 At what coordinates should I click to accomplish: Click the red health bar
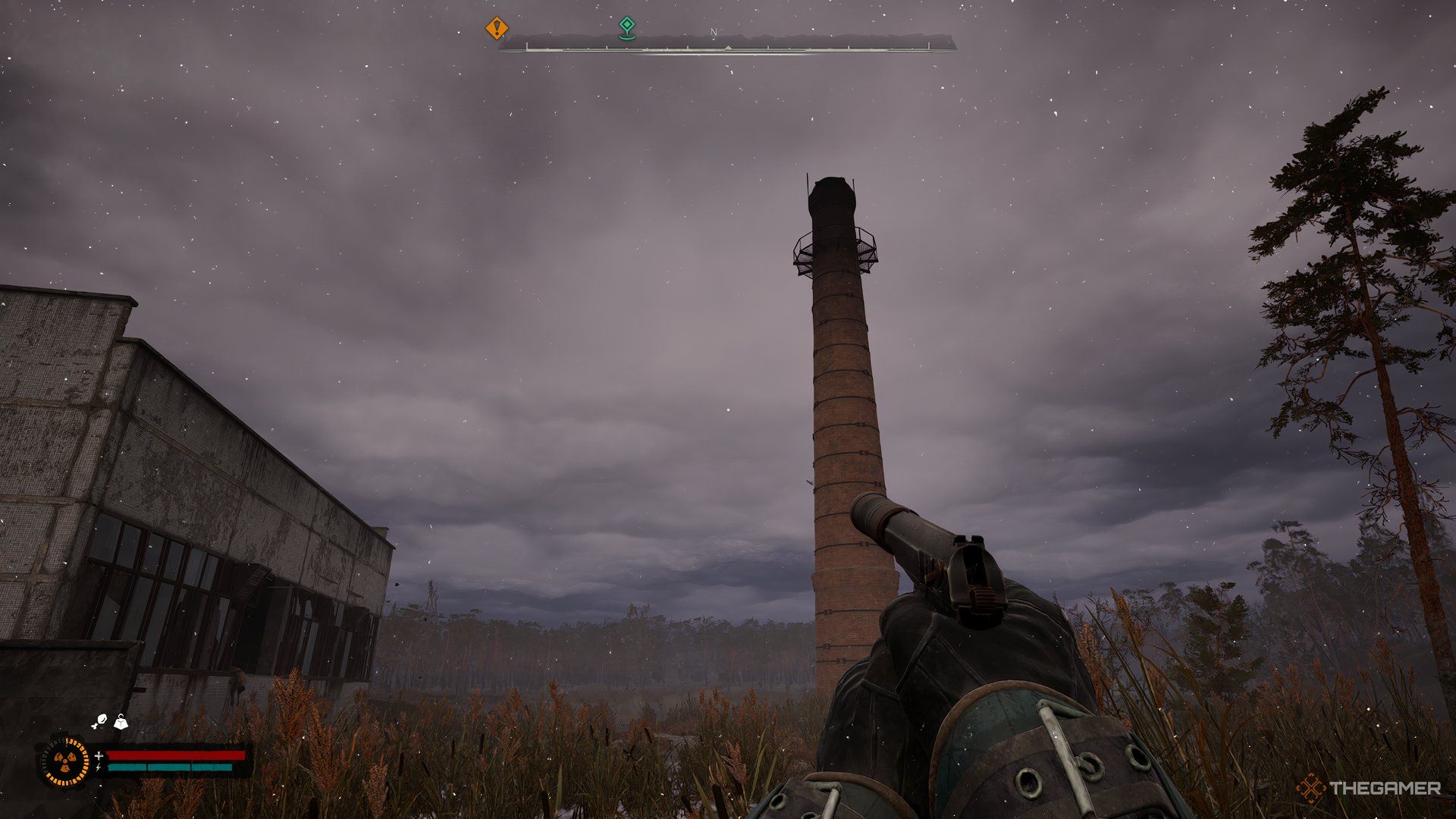(178, 755)
